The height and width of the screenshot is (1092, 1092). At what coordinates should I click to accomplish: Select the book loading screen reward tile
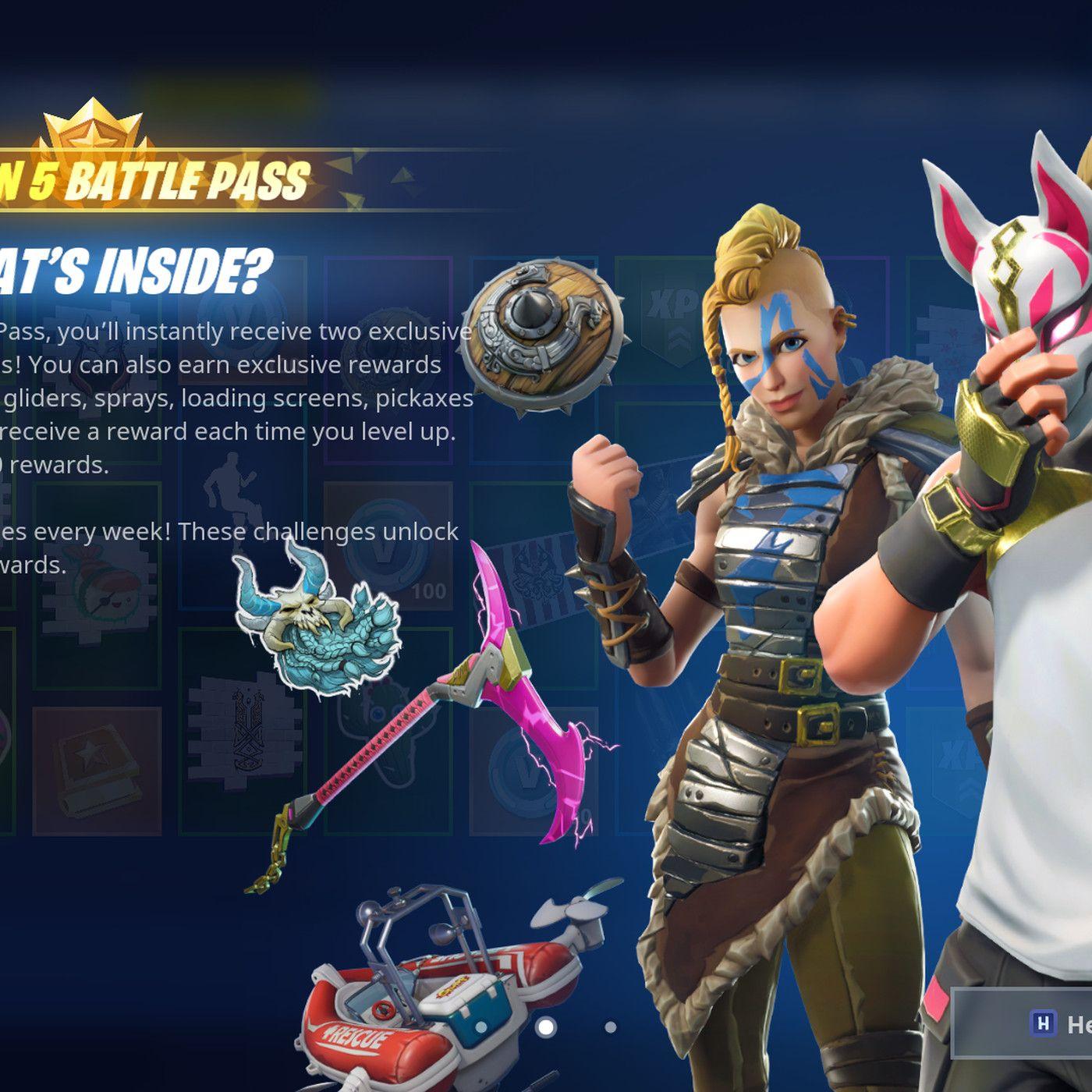[97, 764]
